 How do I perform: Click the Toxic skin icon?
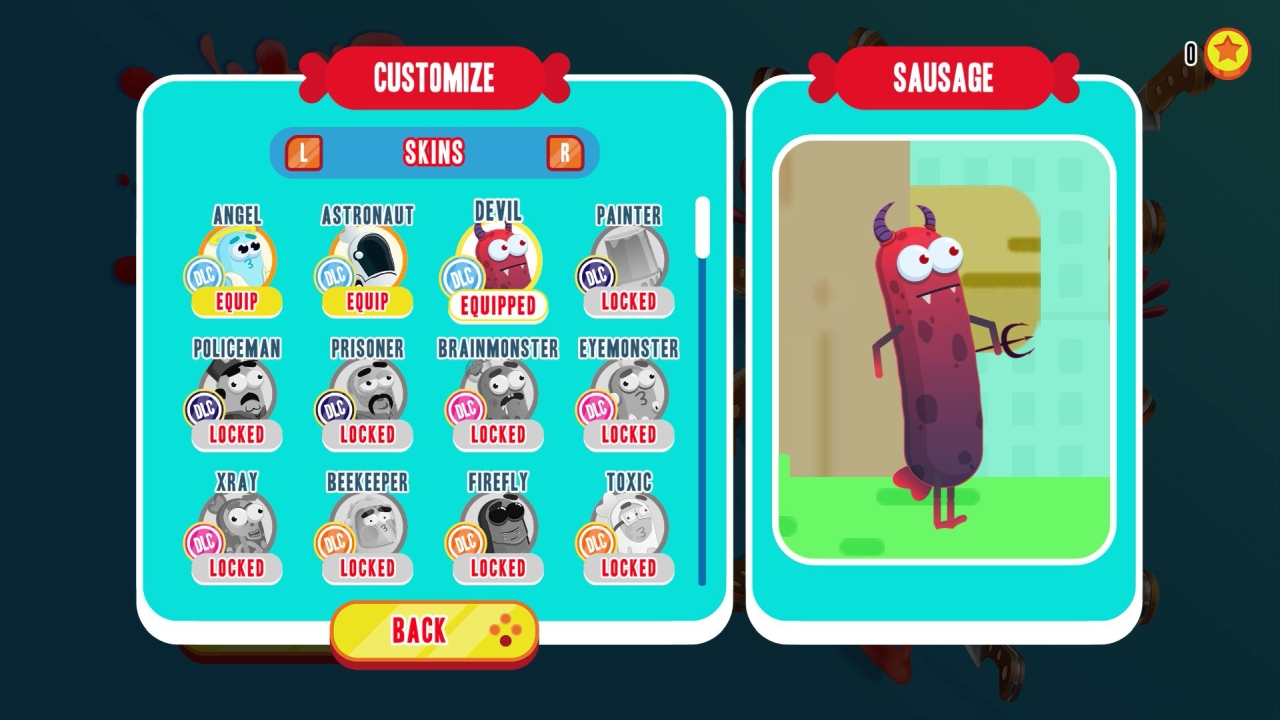pos(627,523)
